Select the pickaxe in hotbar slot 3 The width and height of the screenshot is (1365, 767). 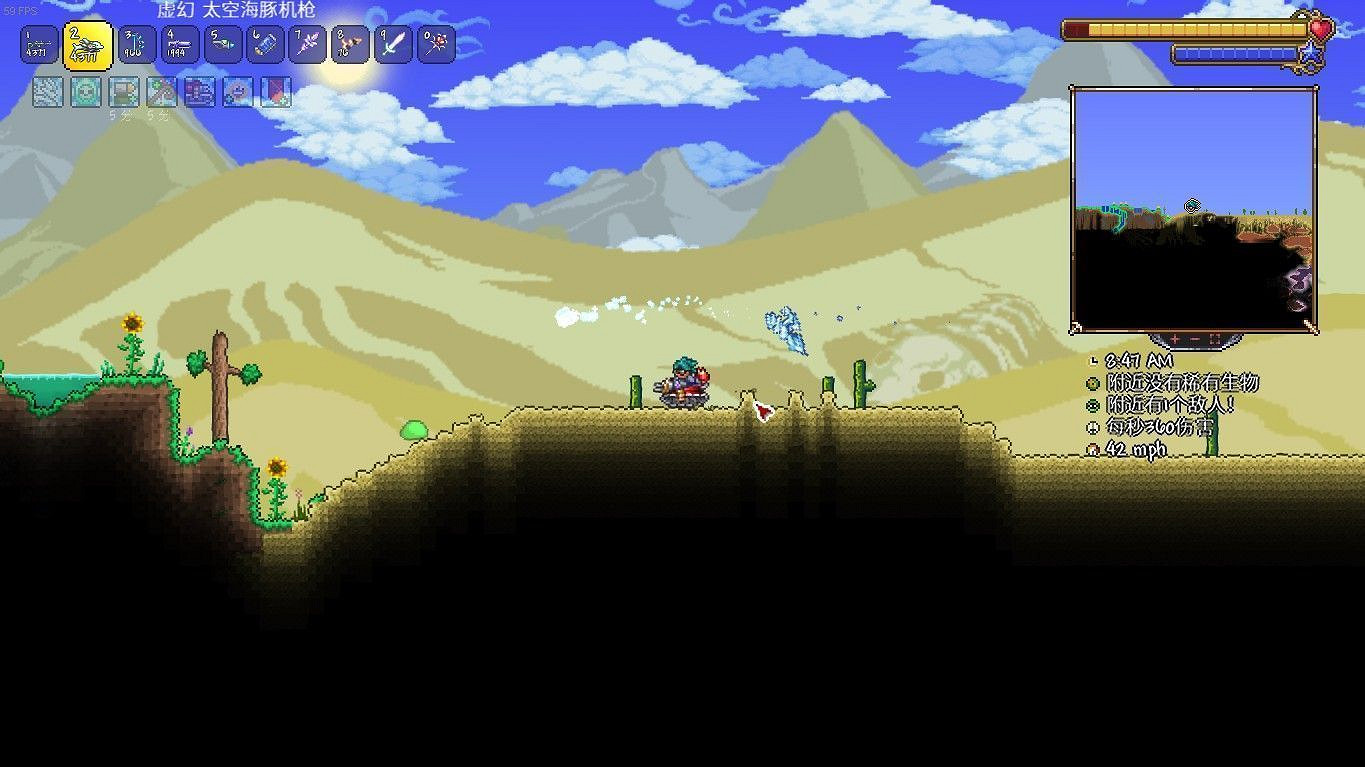pos(135,44)
